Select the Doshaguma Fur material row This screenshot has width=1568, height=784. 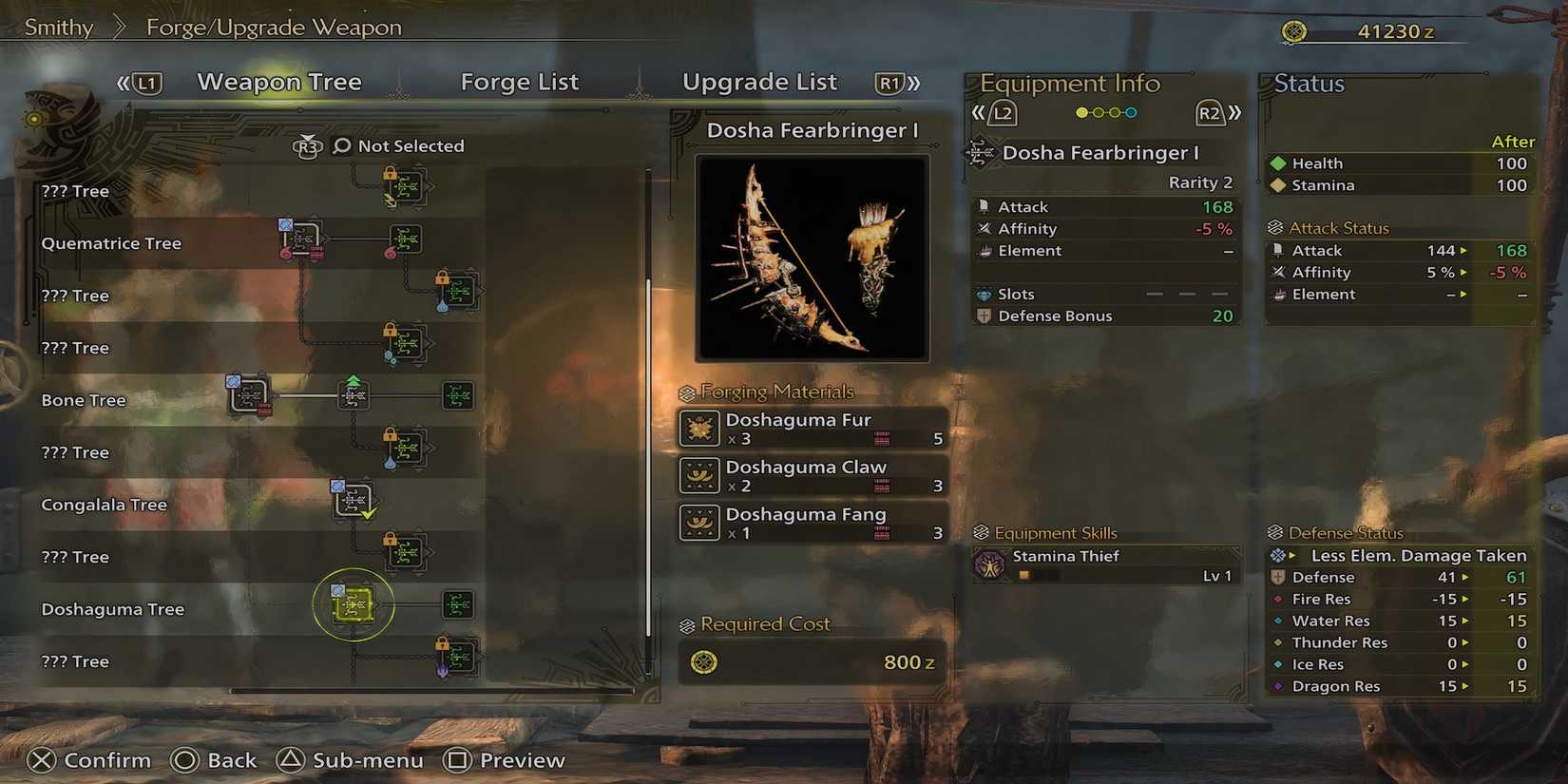[813, 429]
